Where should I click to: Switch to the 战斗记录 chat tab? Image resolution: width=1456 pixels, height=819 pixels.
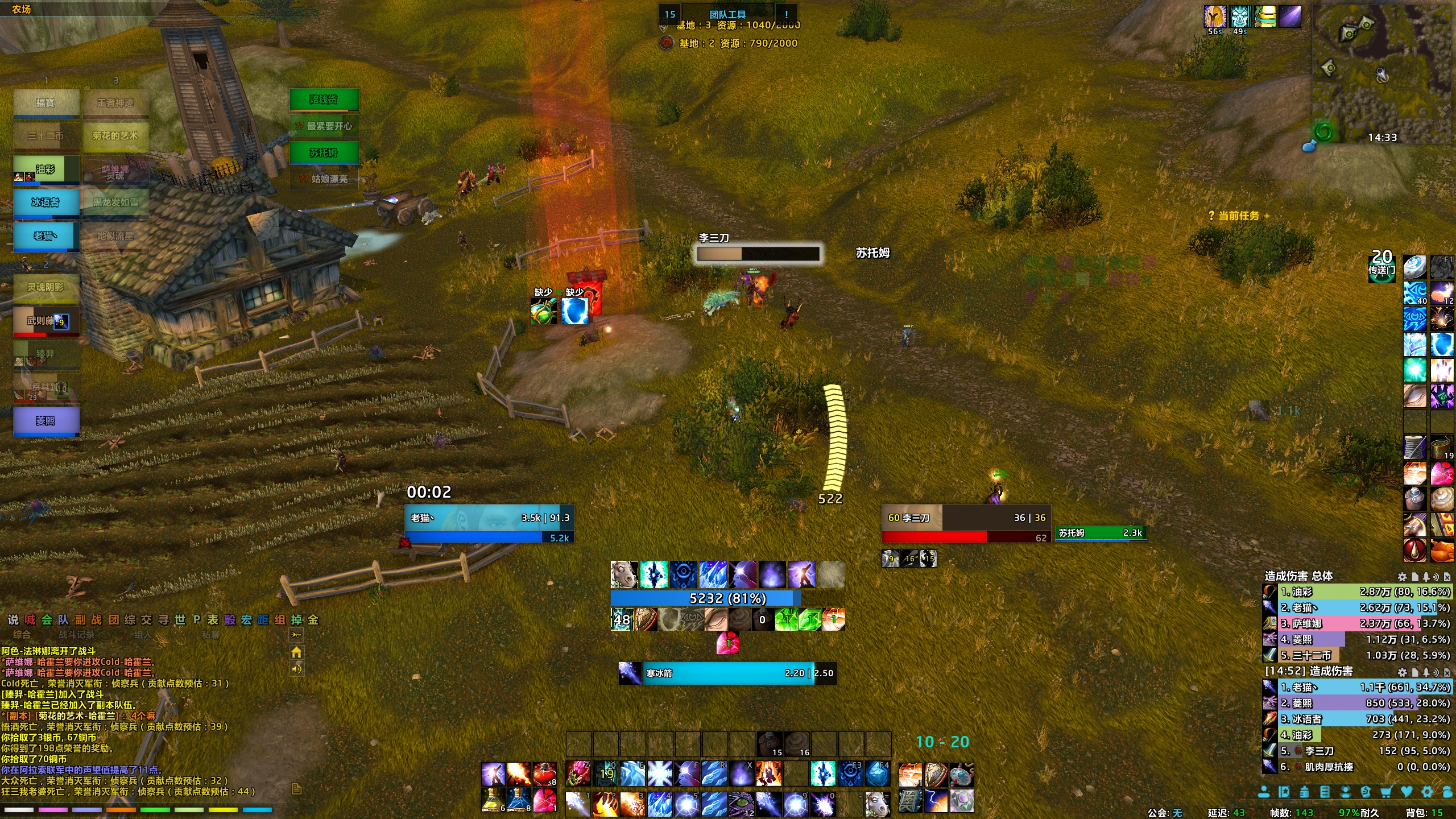tap(77, 634)
